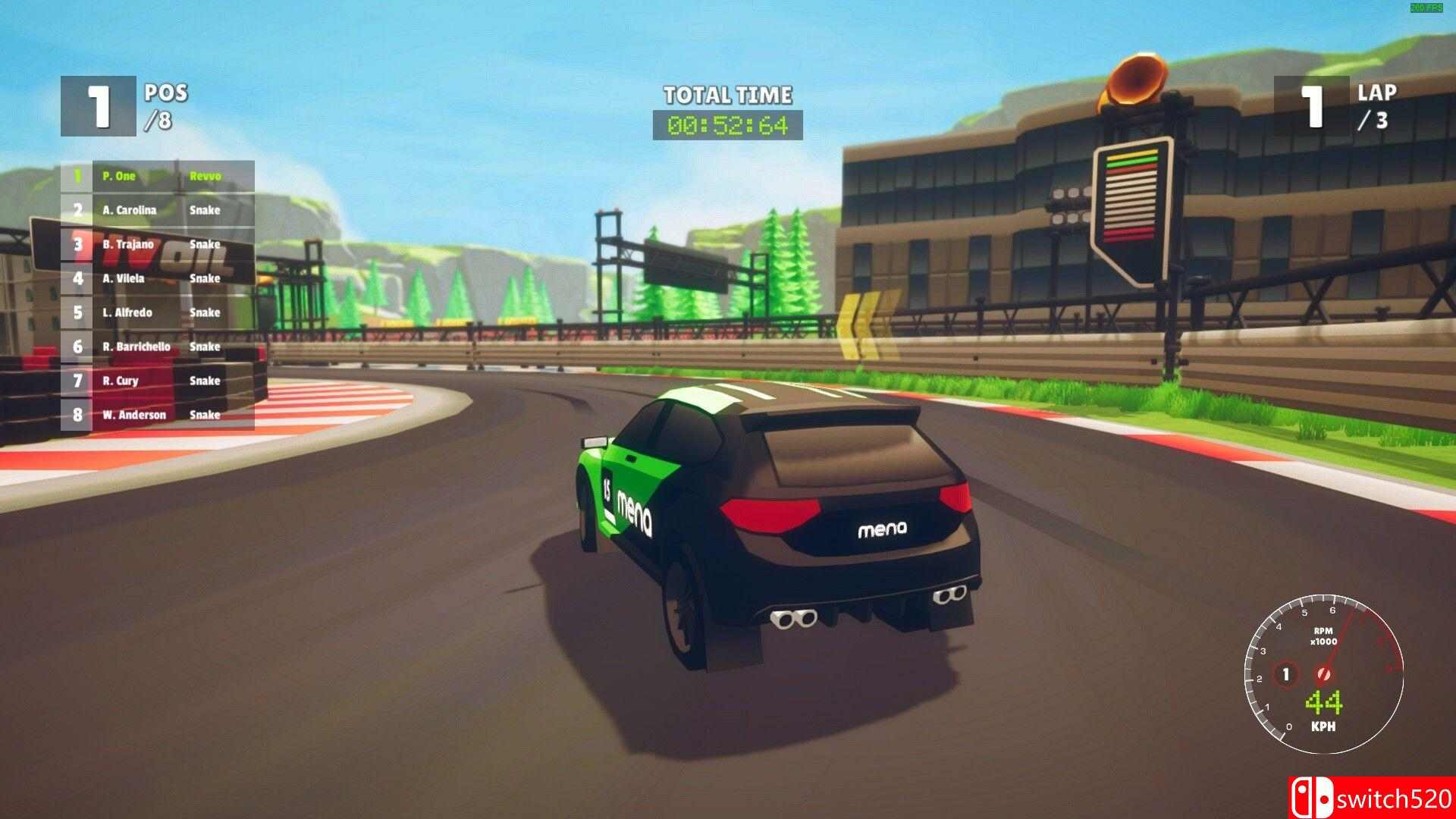1456x819 pixels.
Task: Click the TOTAL TIME heading
Action: click(x=728, y=96)
